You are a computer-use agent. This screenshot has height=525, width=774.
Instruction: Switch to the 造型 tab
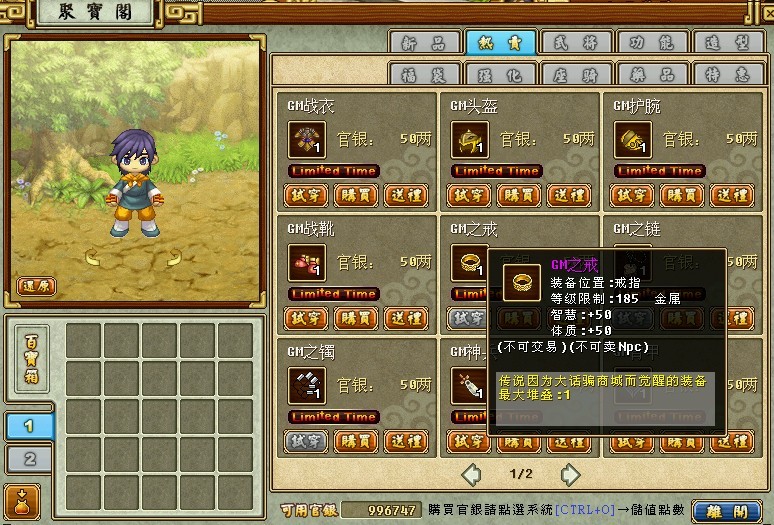[727, 42]
